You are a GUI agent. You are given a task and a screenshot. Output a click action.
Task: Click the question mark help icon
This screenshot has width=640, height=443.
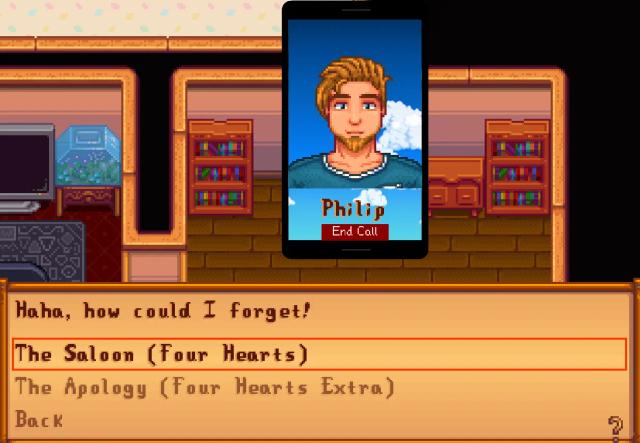(x=617, y=424)
